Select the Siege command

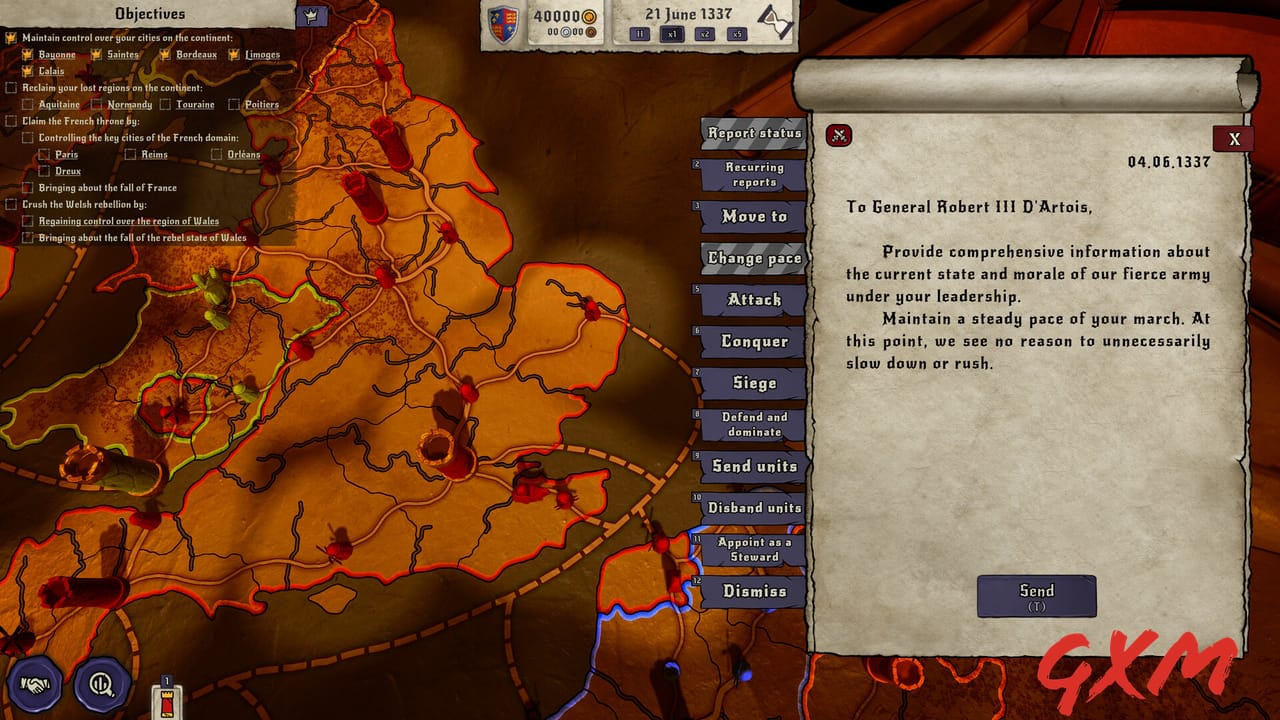[753, 382]
